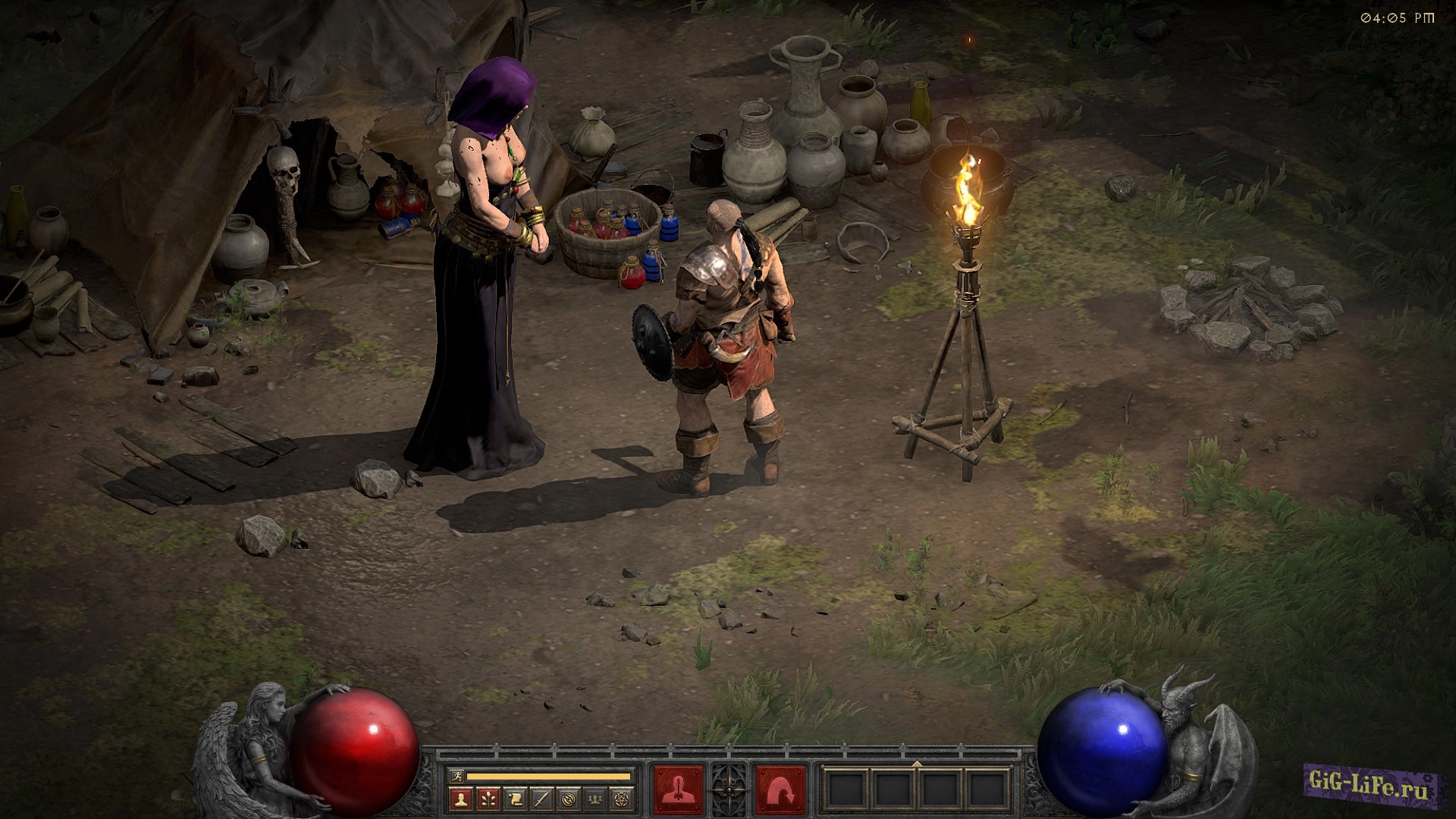This screenshot has height=819, width=1456.
Task: Expand the belt slots arrow
Action: click(917, 763)
